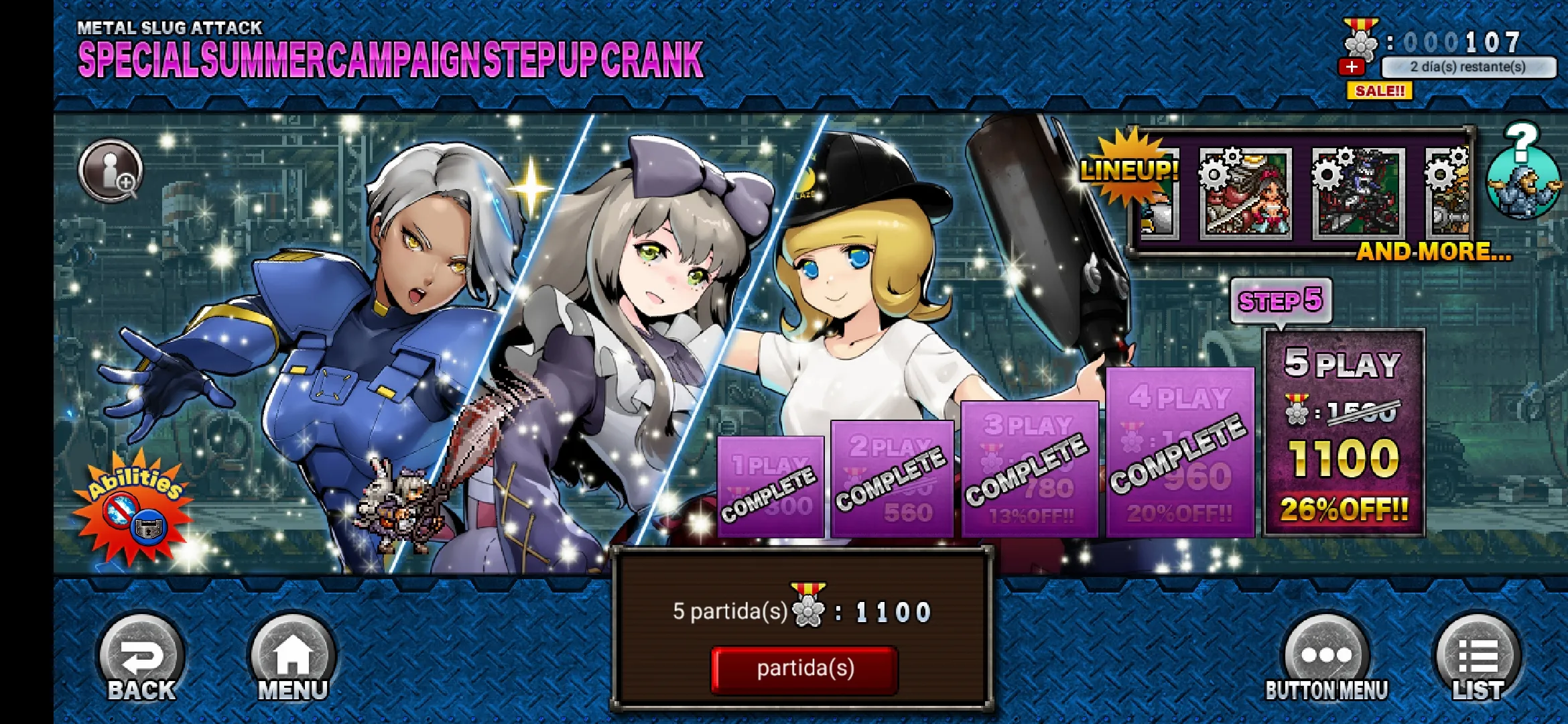1568x724 pixels.
Task: Go back using the BACK button
Action: click(x=141, y=660)
